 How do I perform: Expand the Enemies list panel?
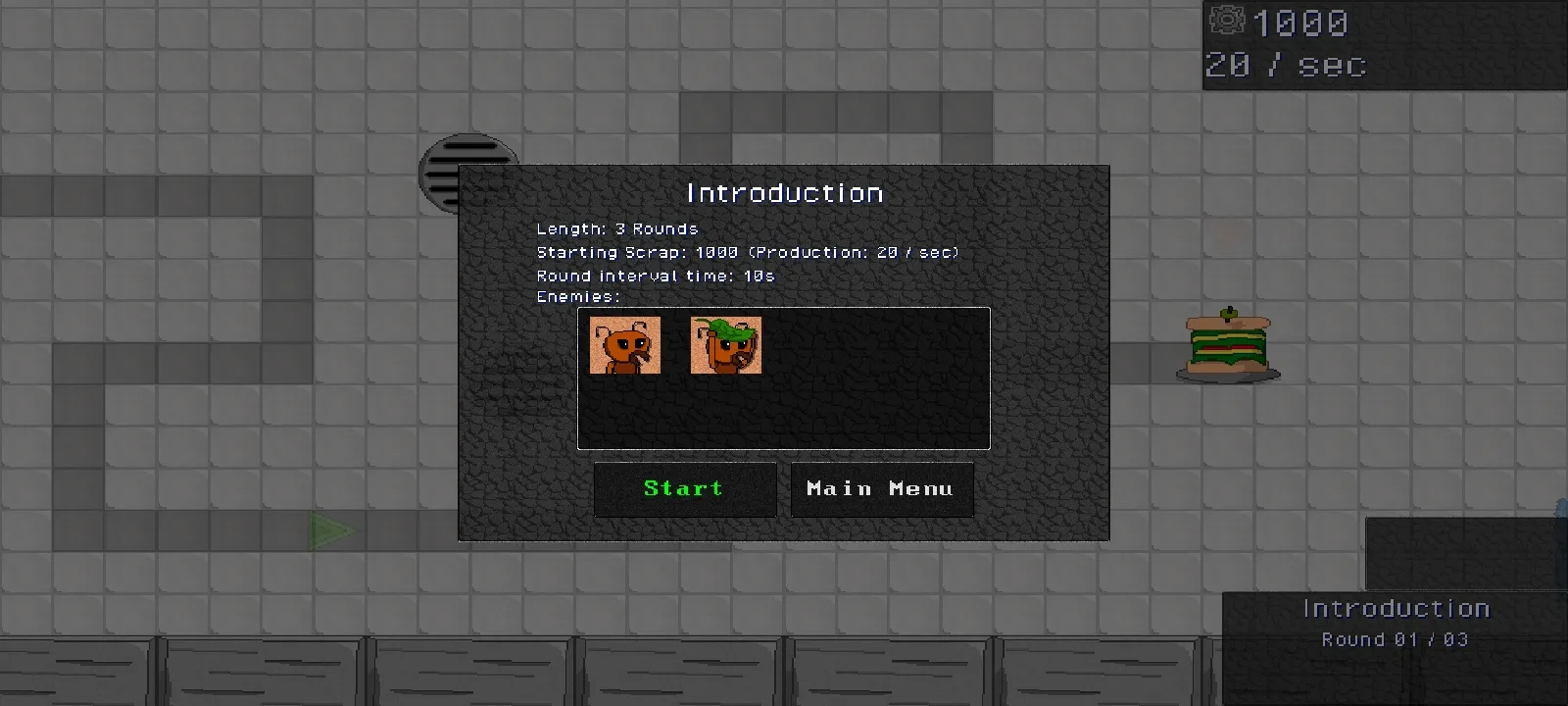[784, 379]
